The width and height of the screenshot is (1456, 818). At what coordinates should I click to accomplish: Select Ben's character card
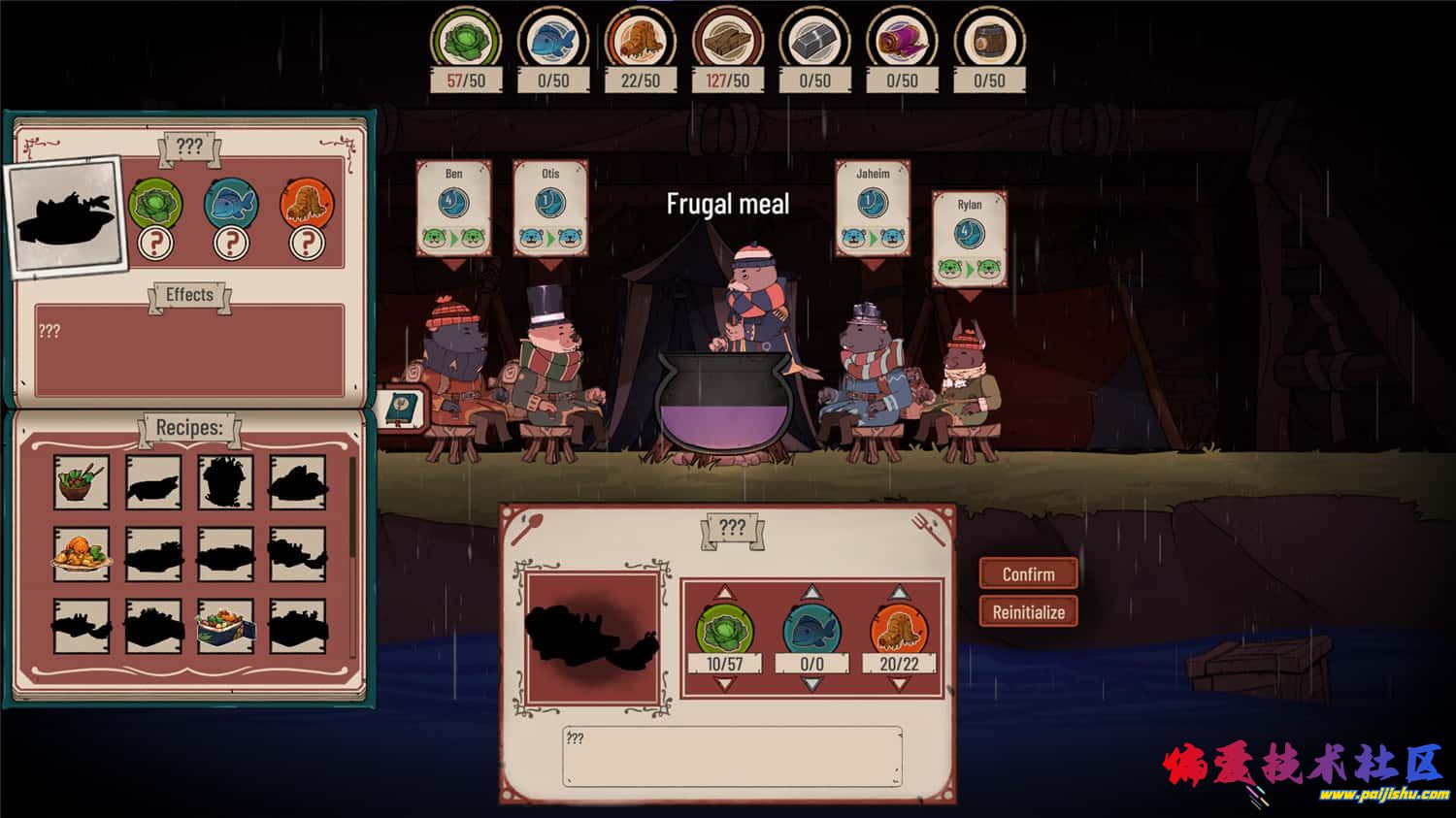coord(453,210)
